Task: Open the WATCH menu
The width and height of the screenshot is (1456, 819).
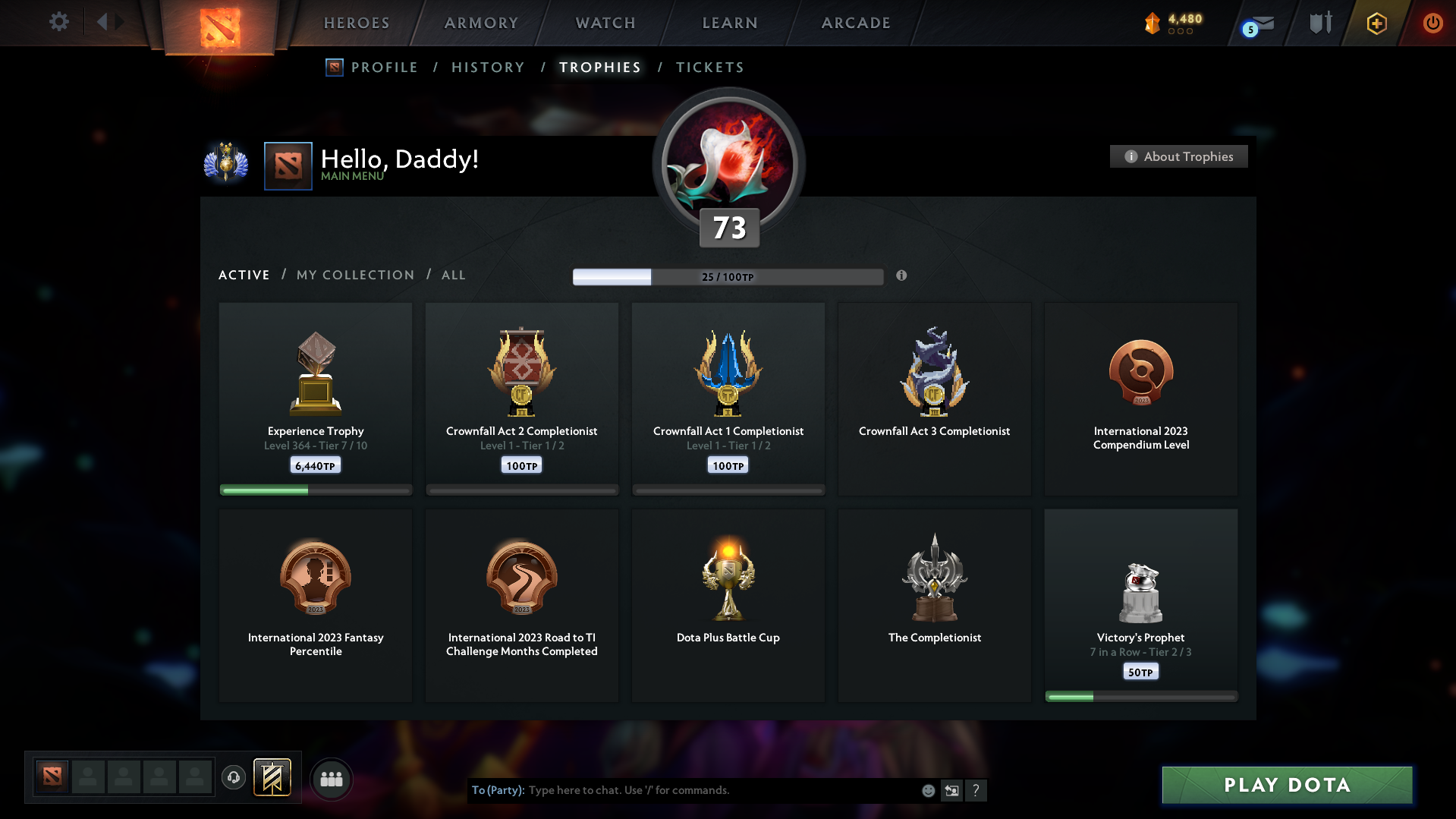Action: tap(605, 23)
